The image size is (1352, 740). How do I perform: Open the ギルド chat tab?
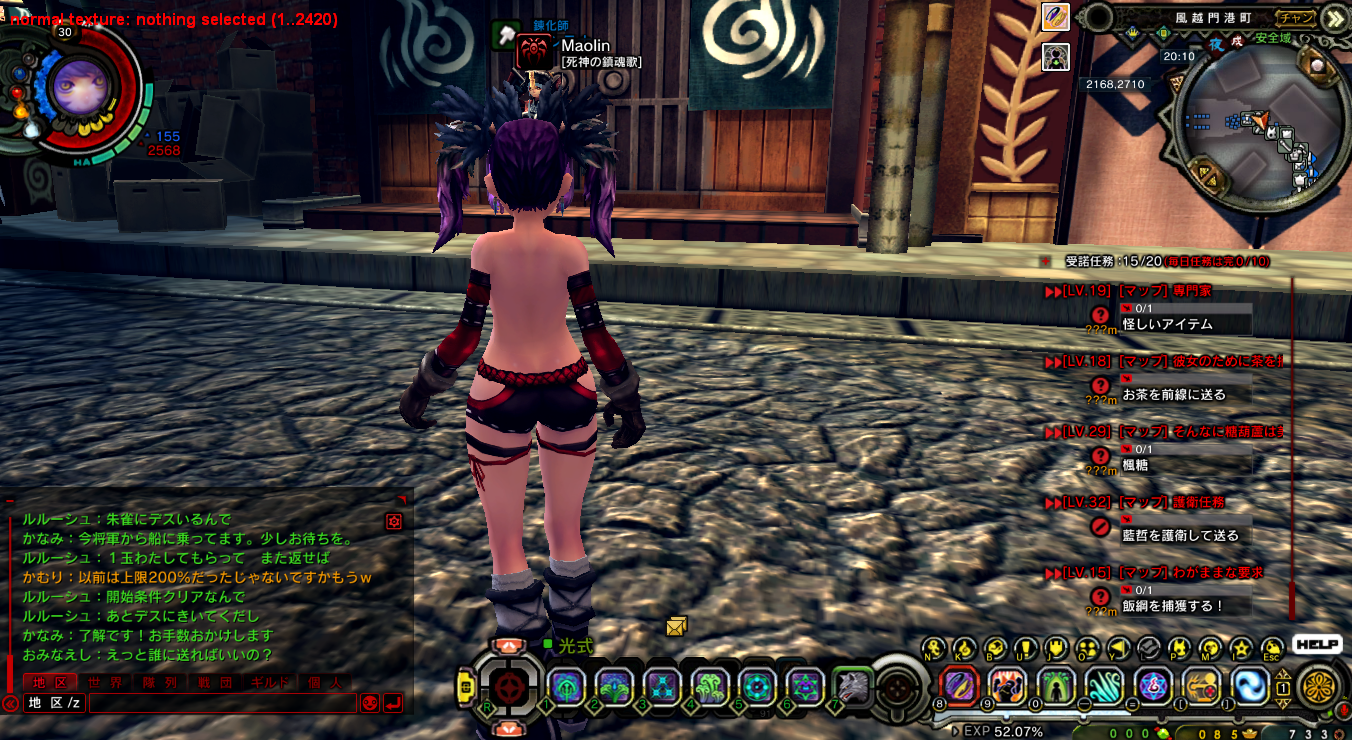tap(269, 683)
